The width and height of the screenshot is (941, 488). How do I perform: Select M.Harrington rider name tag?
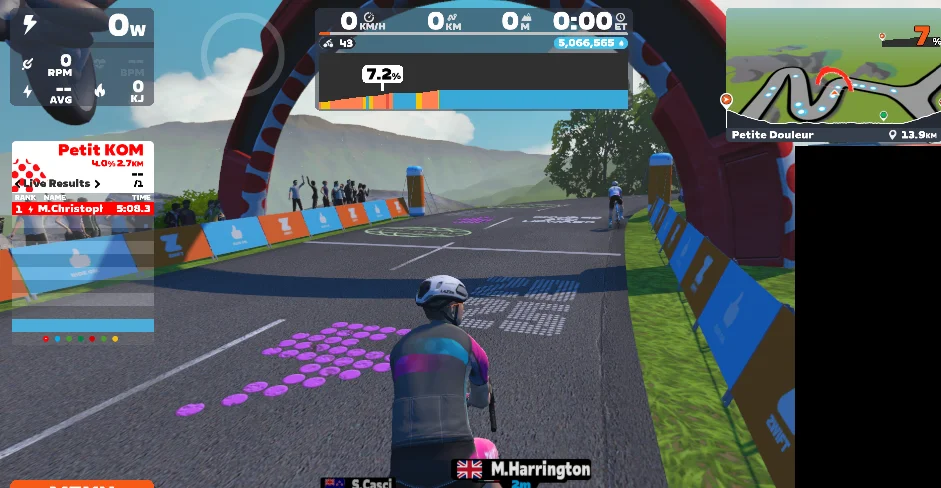pyautogui.click(x=523, y=469)
